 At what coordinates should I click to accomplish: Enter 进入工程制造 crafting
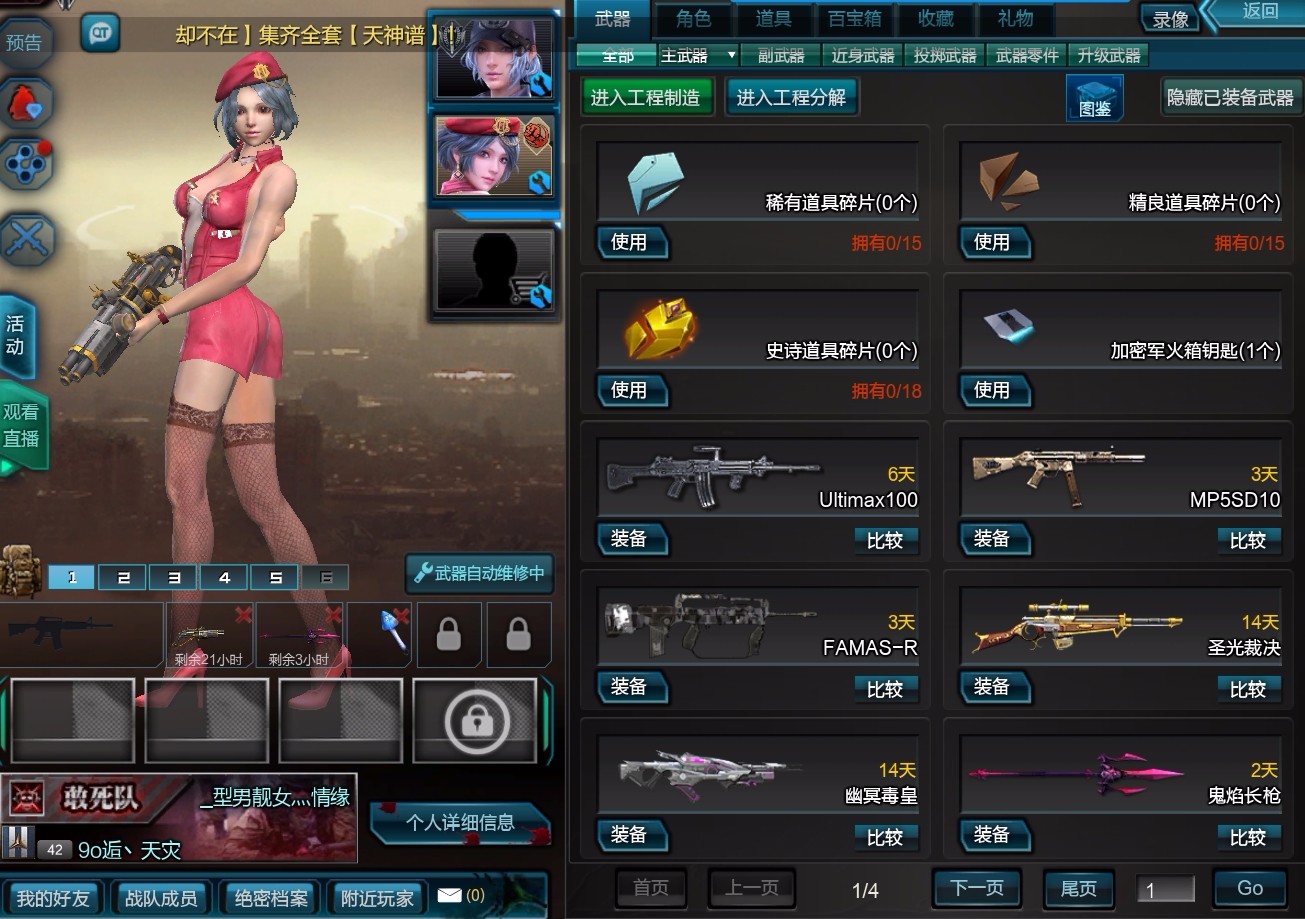(x=645, y=97)
